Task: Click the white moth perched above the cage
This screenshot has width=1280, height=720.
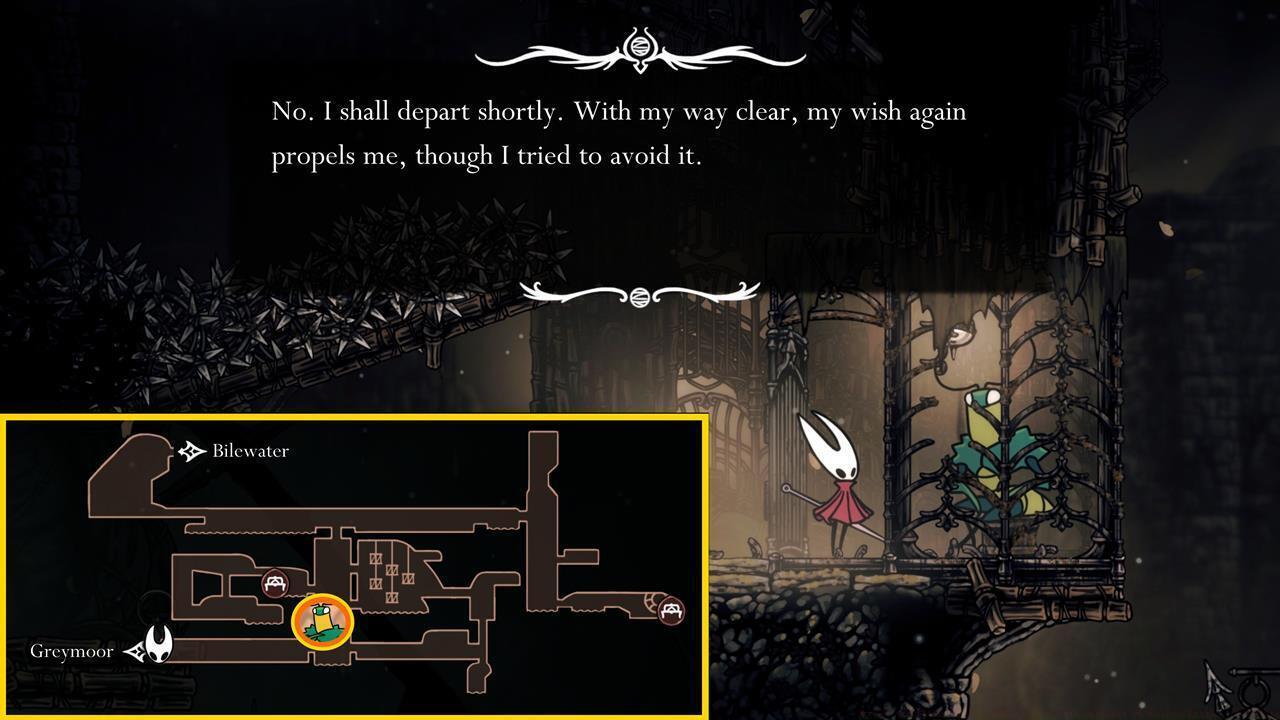Action: (x=960, y=335)
